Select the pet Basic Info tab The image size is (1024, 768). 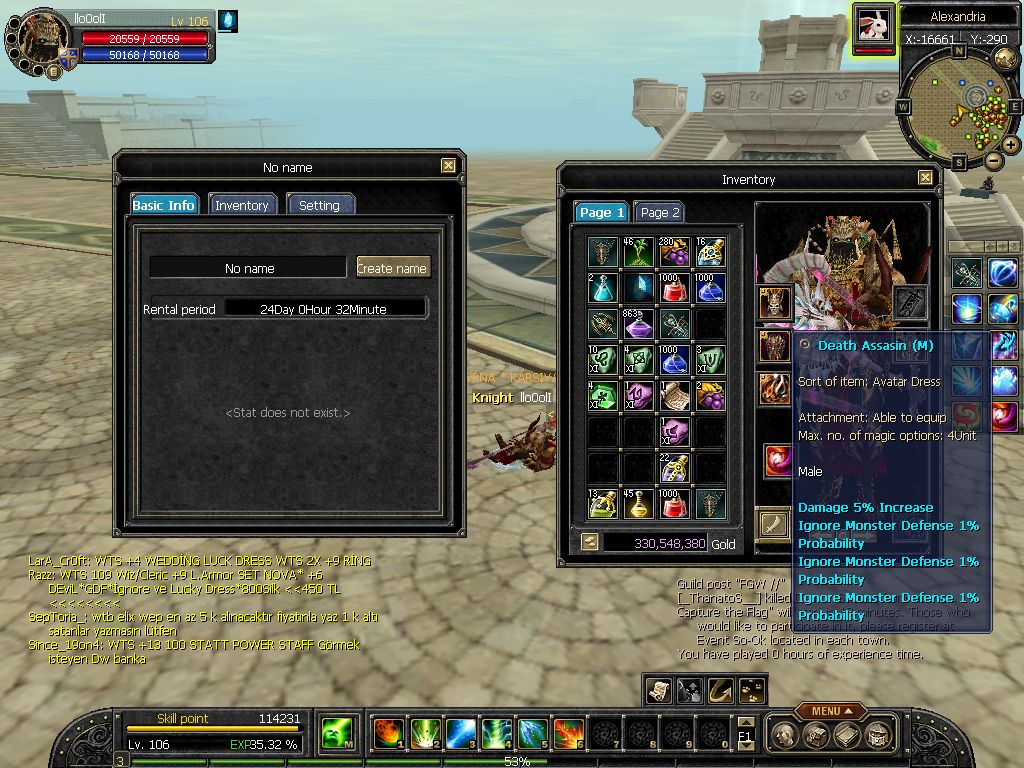pos(164,205)
